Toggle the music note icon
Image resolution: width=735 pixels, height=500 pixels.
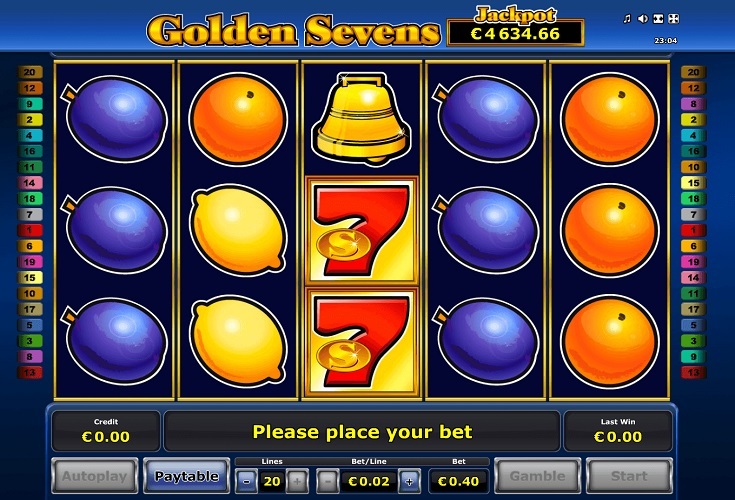click(x=628, y=18)
